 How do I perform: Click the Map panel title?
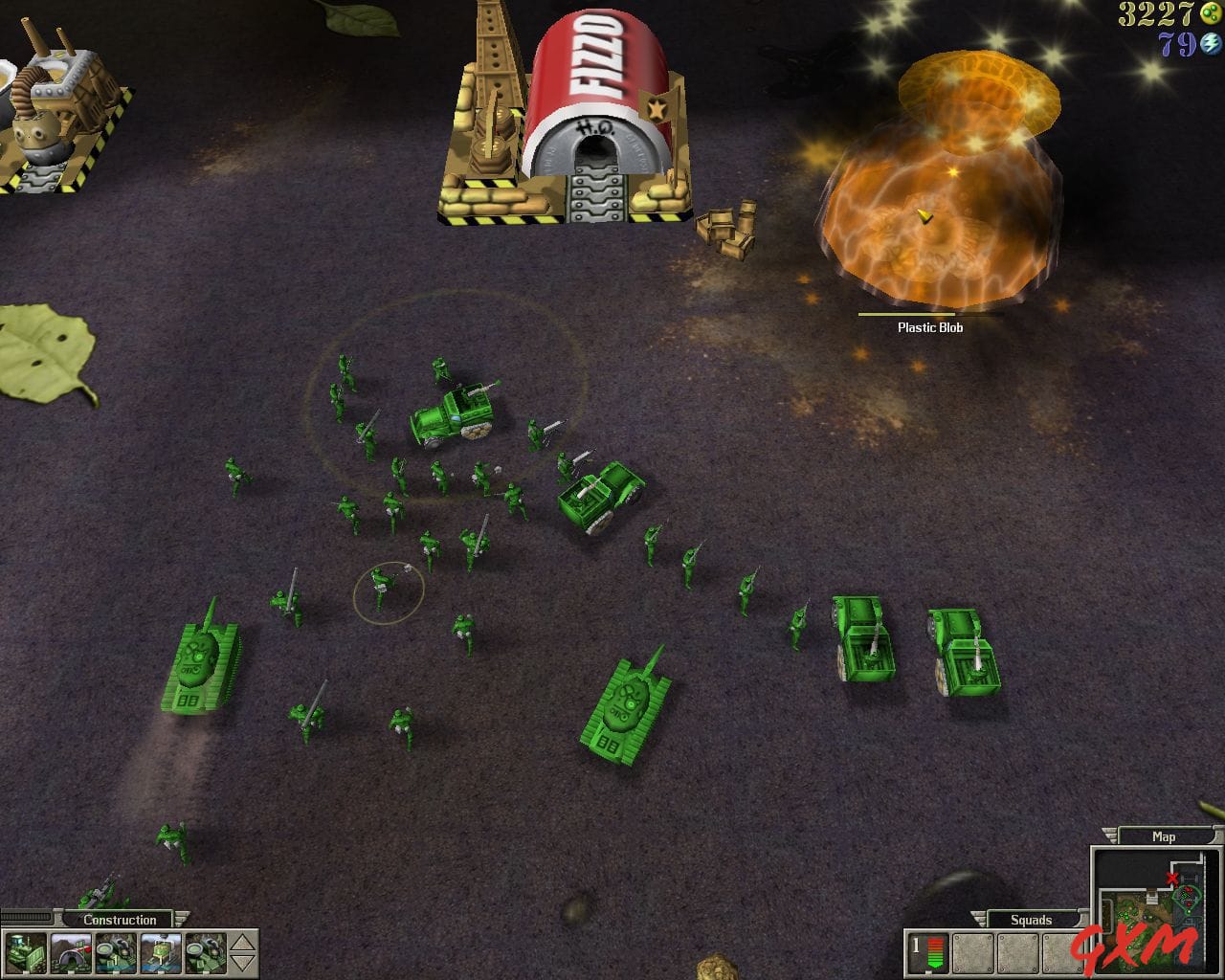click(1164, 836)
